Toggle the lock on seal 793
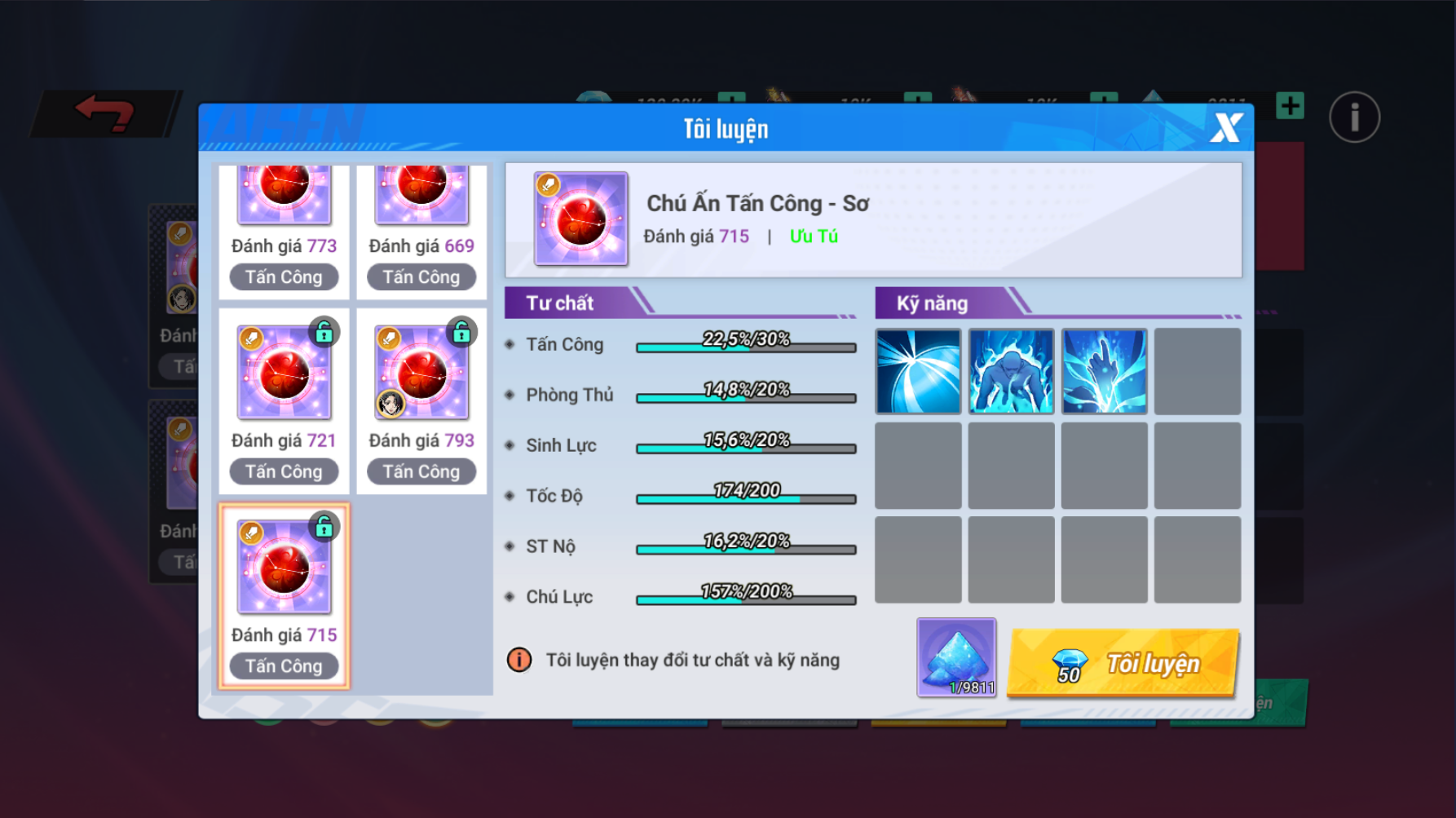The width and height of the screenshot is (1456, 818). pos(462,331)
